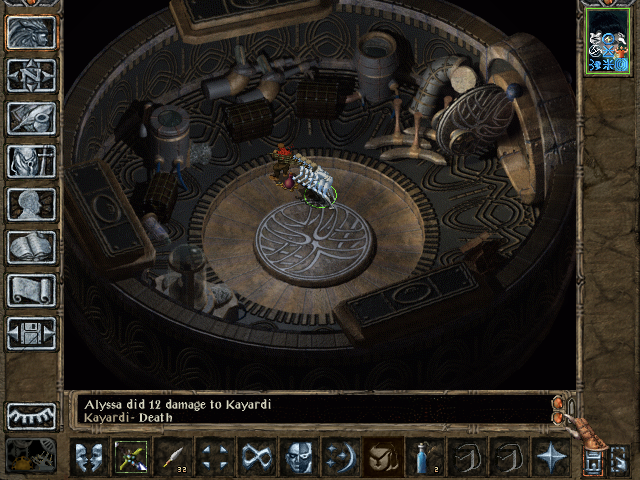Click the closed-eye rest button

(x=31, y=415)
